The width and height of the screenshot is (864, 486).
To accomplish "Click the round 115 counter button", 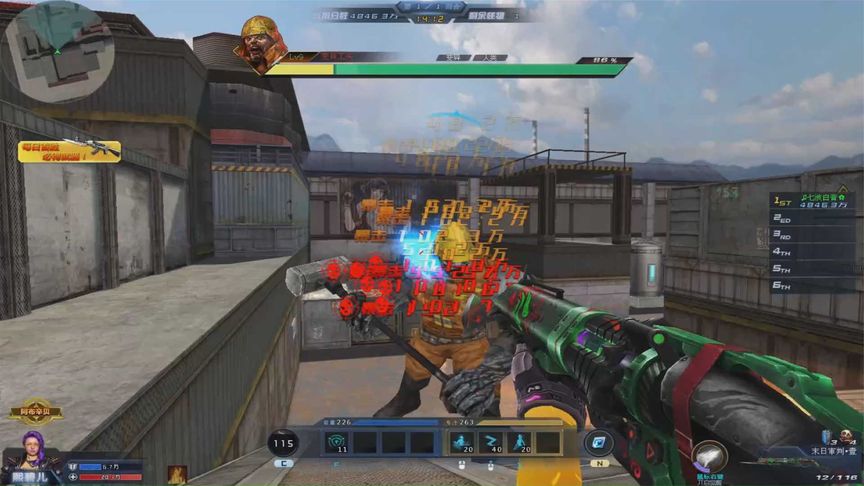I will point(284,444).
